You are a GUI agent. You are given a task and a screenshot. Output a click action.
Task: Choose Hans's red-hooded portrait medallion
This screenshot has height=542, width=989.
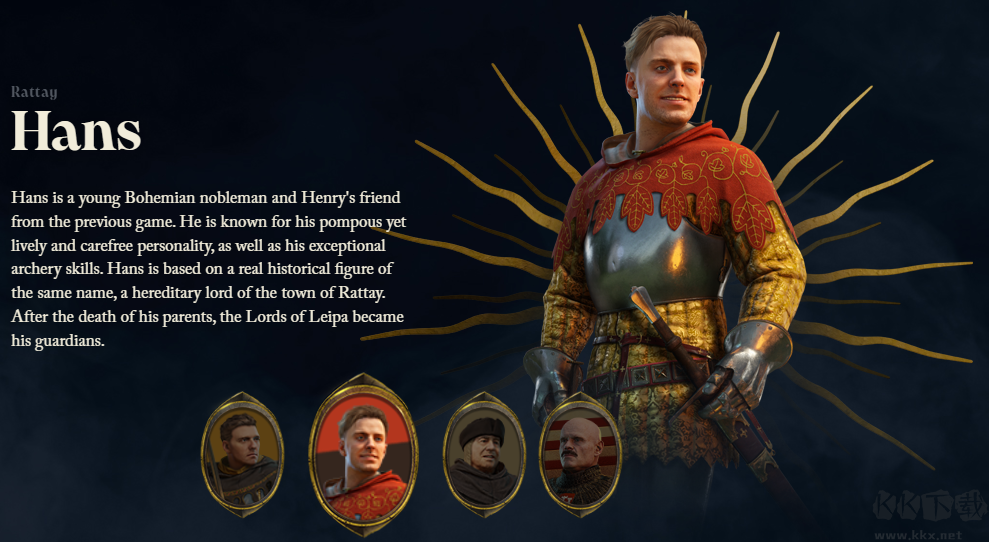(364, 452)
